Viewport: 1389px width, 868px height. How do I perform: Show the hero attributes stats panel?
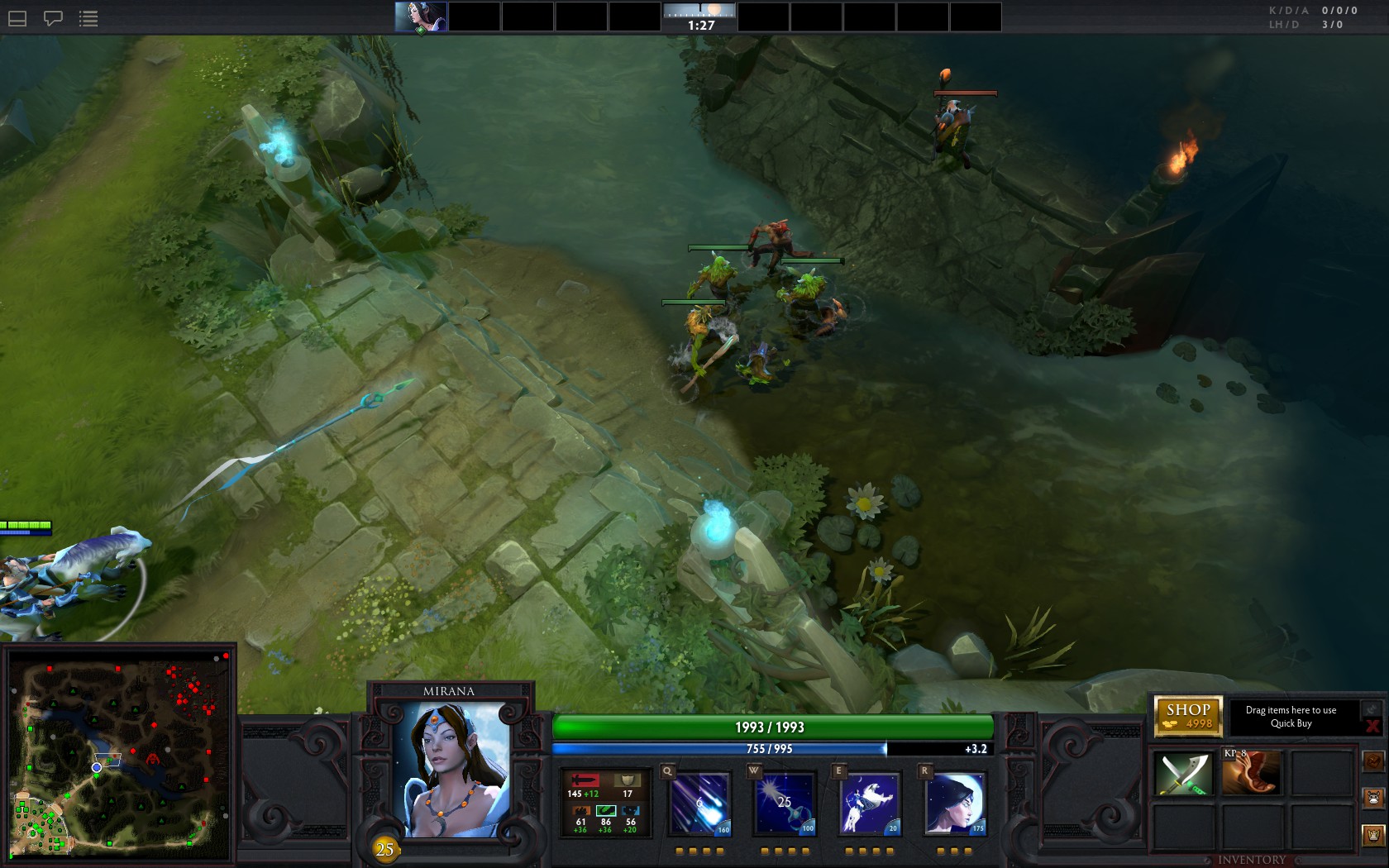click(605, 803)
